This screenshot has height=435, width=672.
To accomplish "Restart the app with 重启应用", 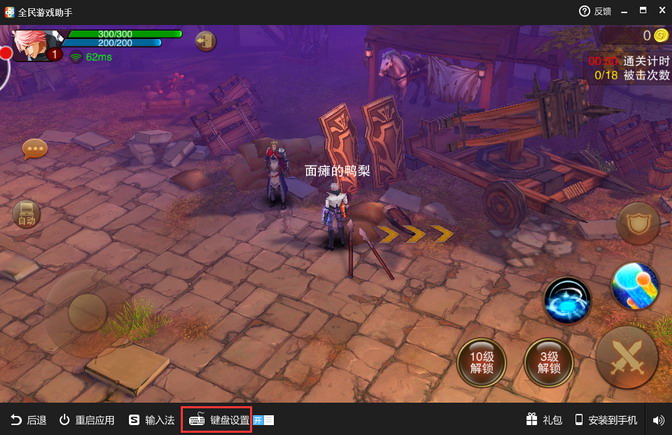I will [x=86, y=420].
